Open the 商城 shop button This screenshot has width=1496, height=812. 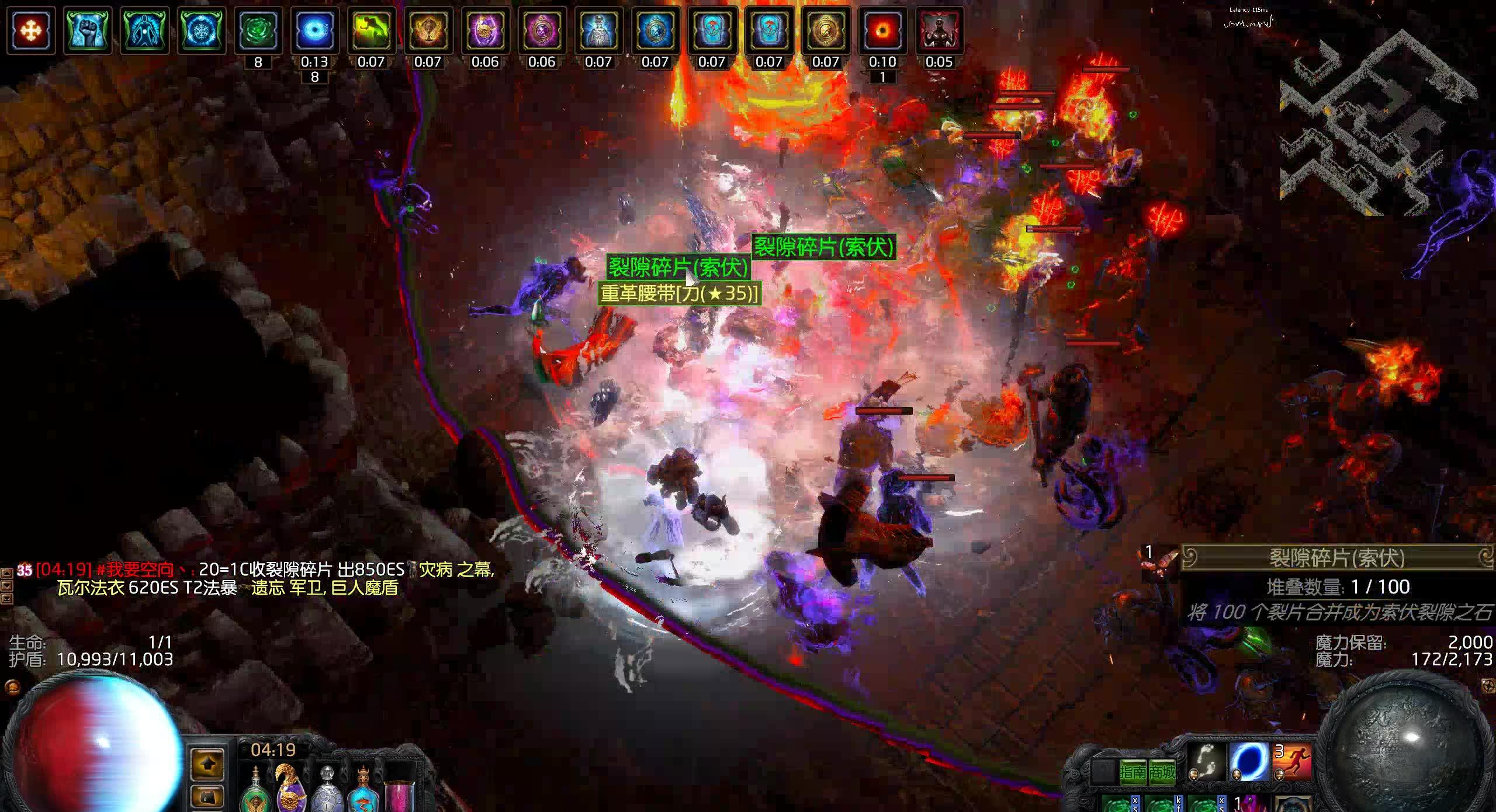(1162, 772)
